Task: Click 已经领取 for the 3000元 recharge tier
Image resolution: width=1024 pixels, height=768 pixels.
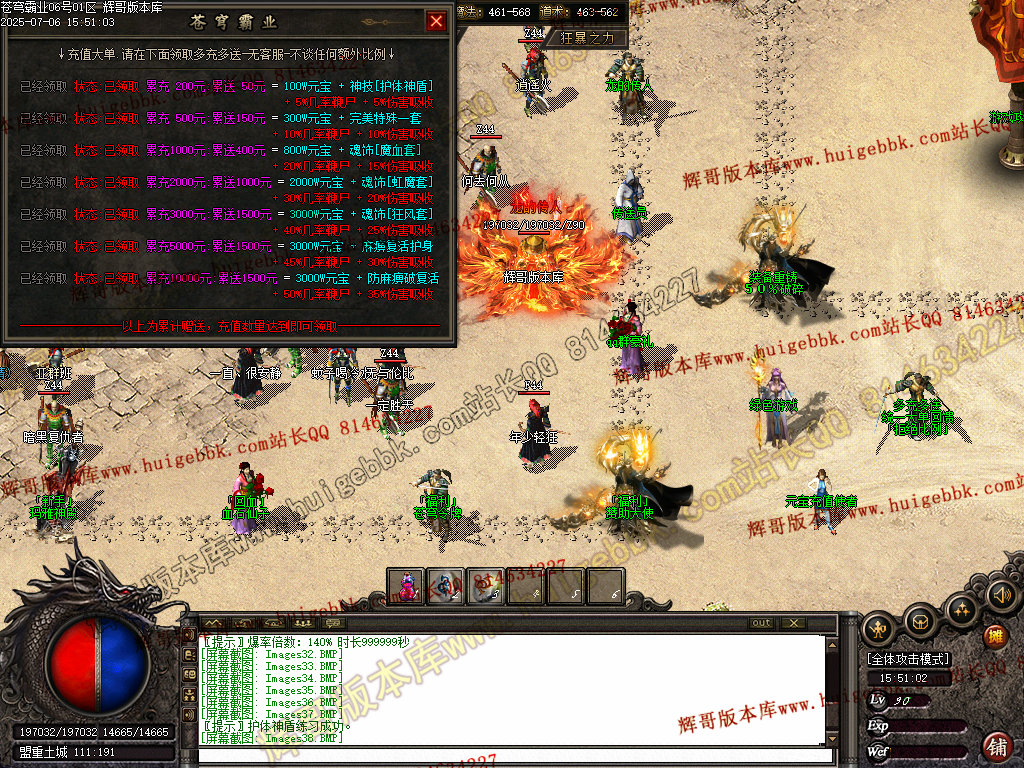Action: point(46,215)
